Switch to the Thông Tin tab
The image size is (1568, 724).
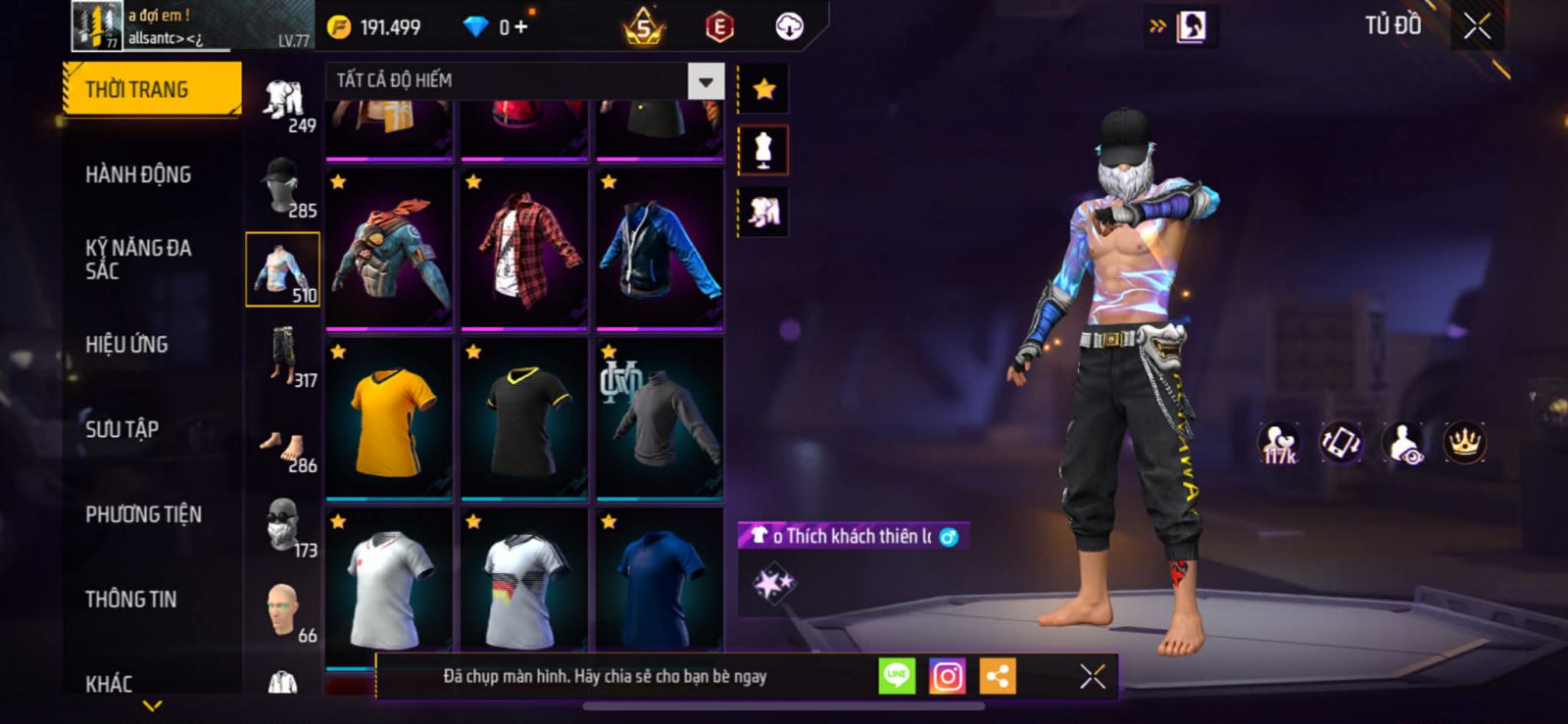tap(130, 599)
